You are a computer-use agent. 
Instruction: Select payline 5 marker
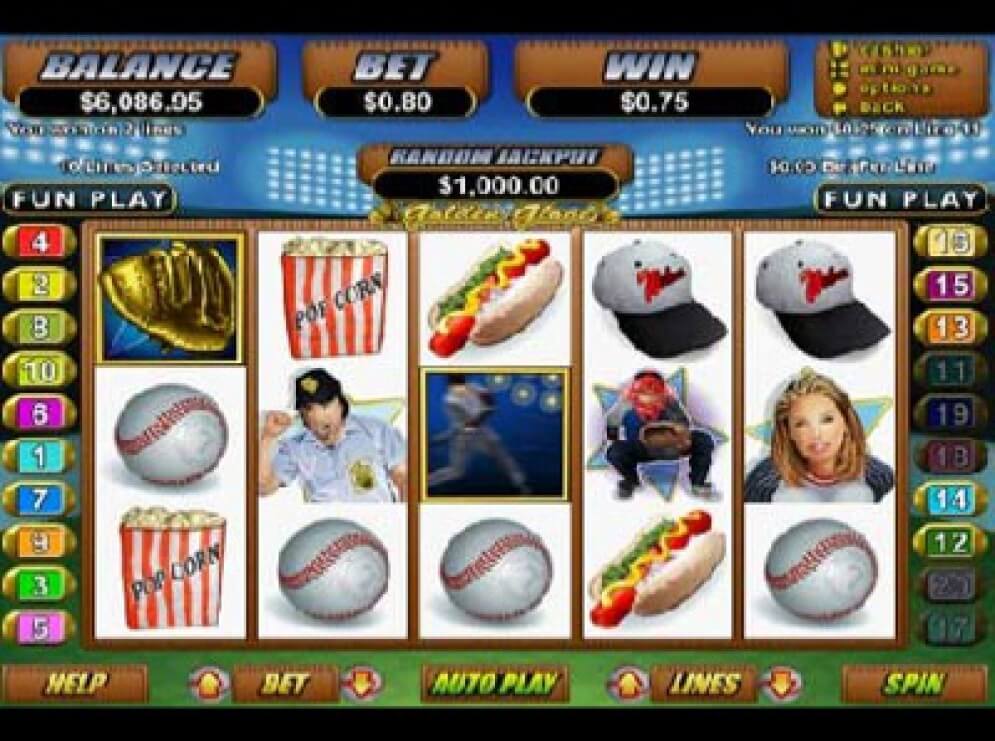40,627
